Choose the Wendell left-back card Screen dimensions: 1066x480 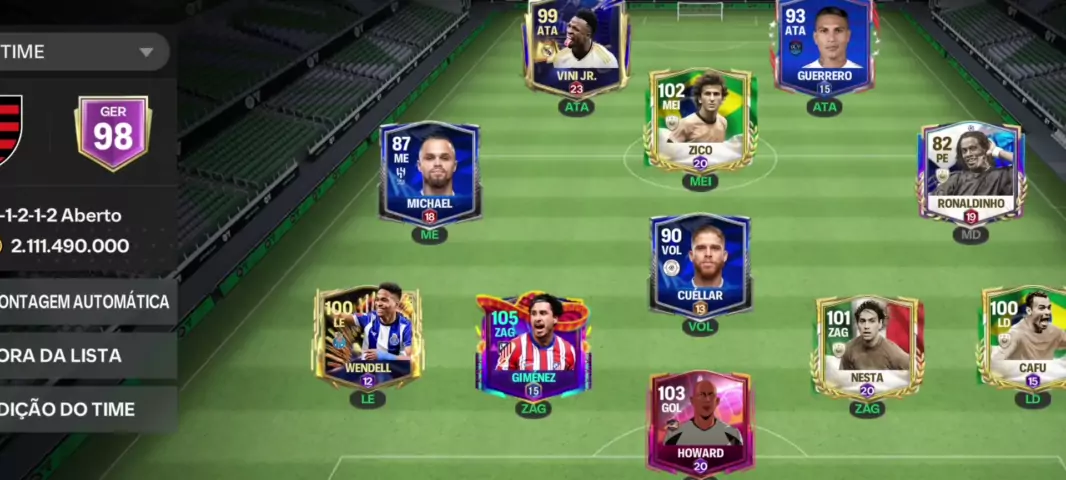pyautogui.click(x=367, y=338)
